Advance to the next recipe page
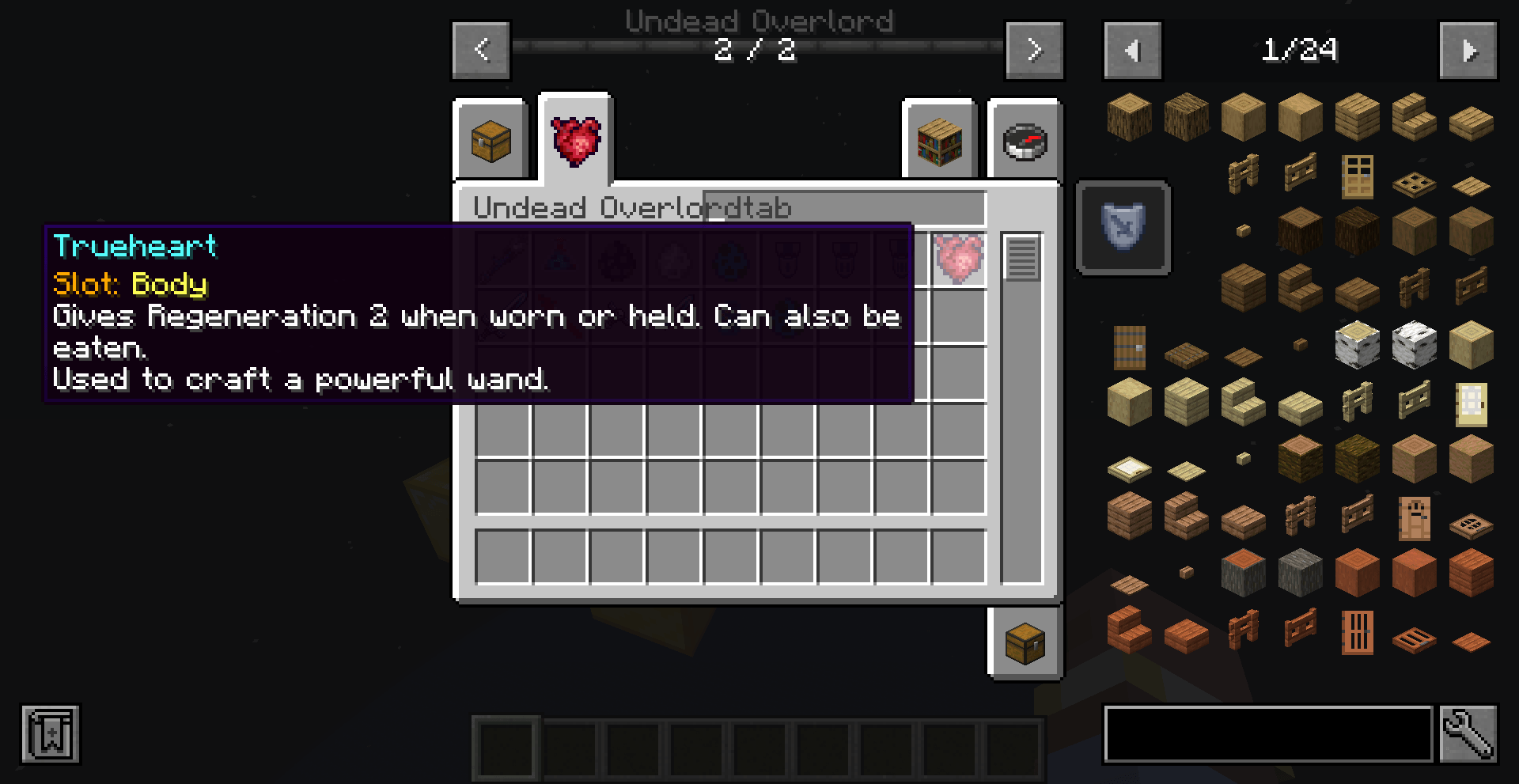This screenshot has width=1519, height=784. 1035,50
